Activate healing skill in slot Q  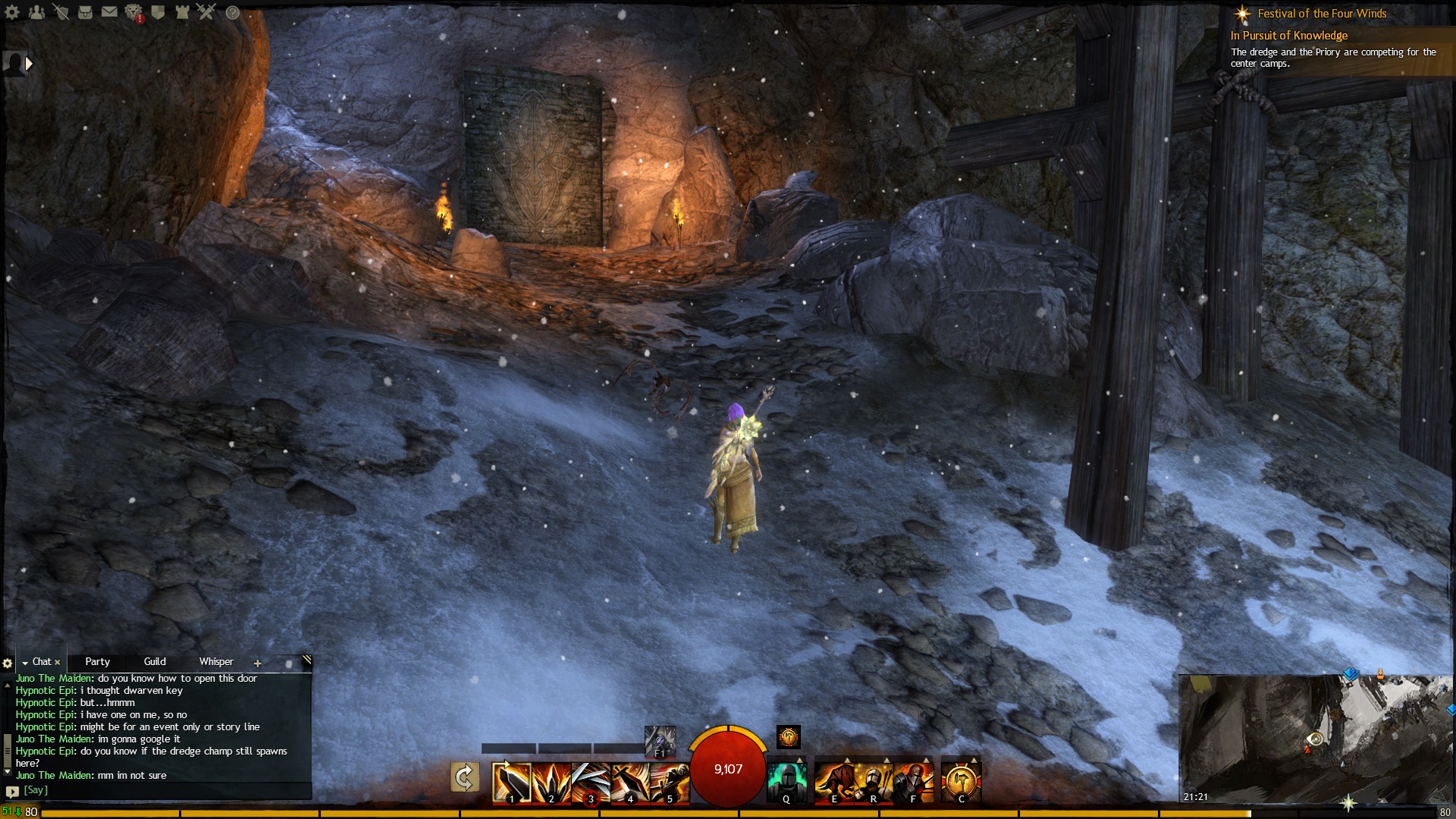(x=787, y=781)
